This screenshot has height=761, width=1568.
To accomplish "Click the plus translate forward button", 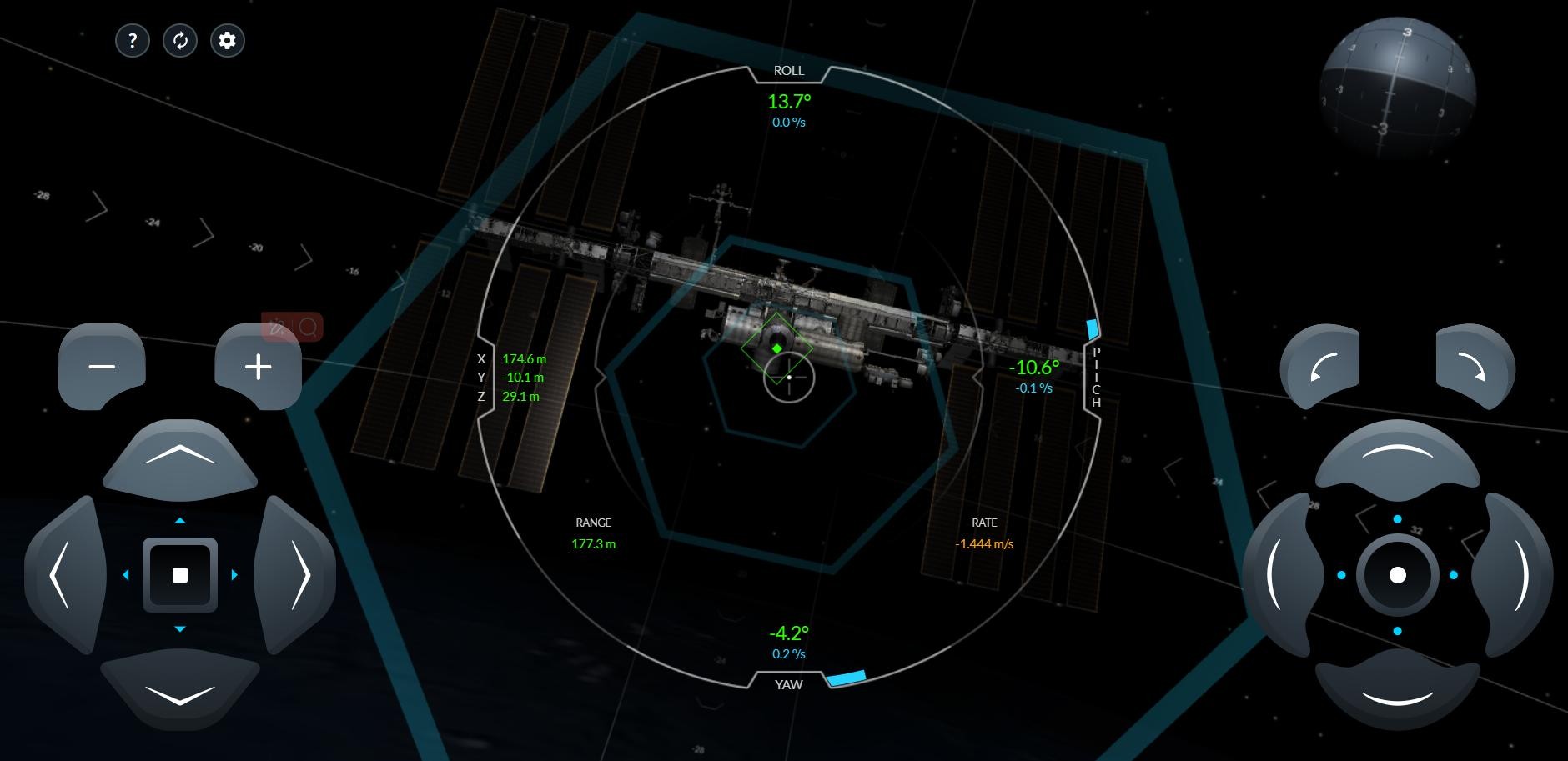I will pos(259,367).
